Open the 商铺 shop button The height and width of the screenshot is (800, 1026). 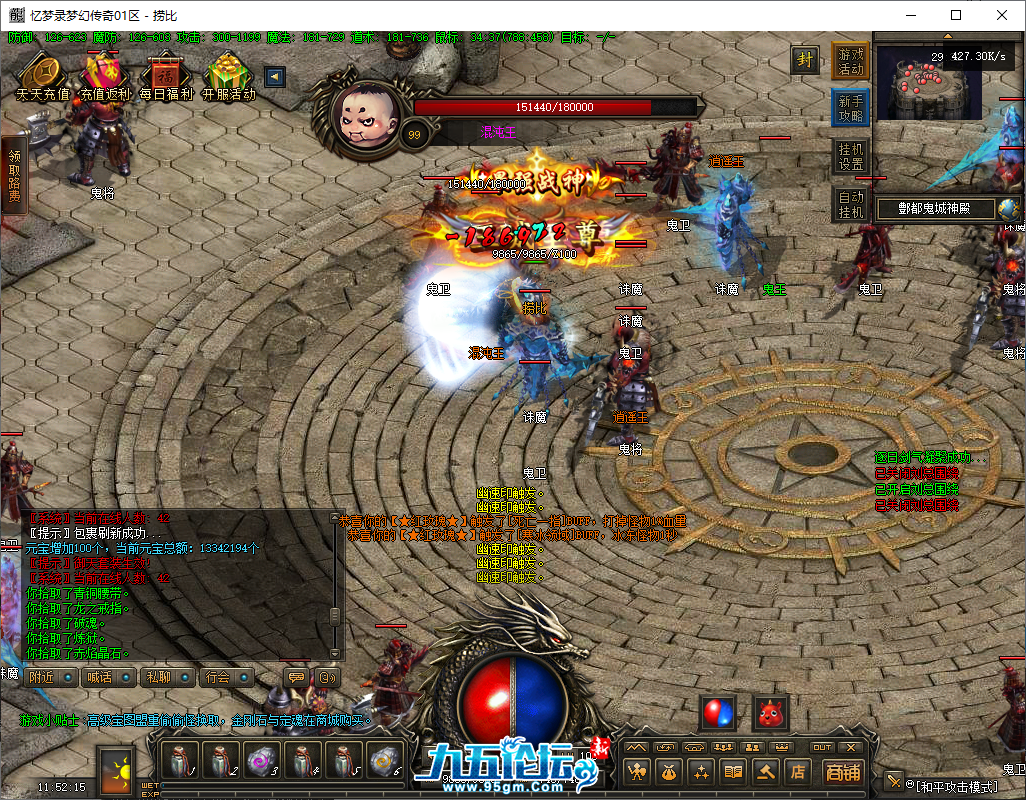843,771
